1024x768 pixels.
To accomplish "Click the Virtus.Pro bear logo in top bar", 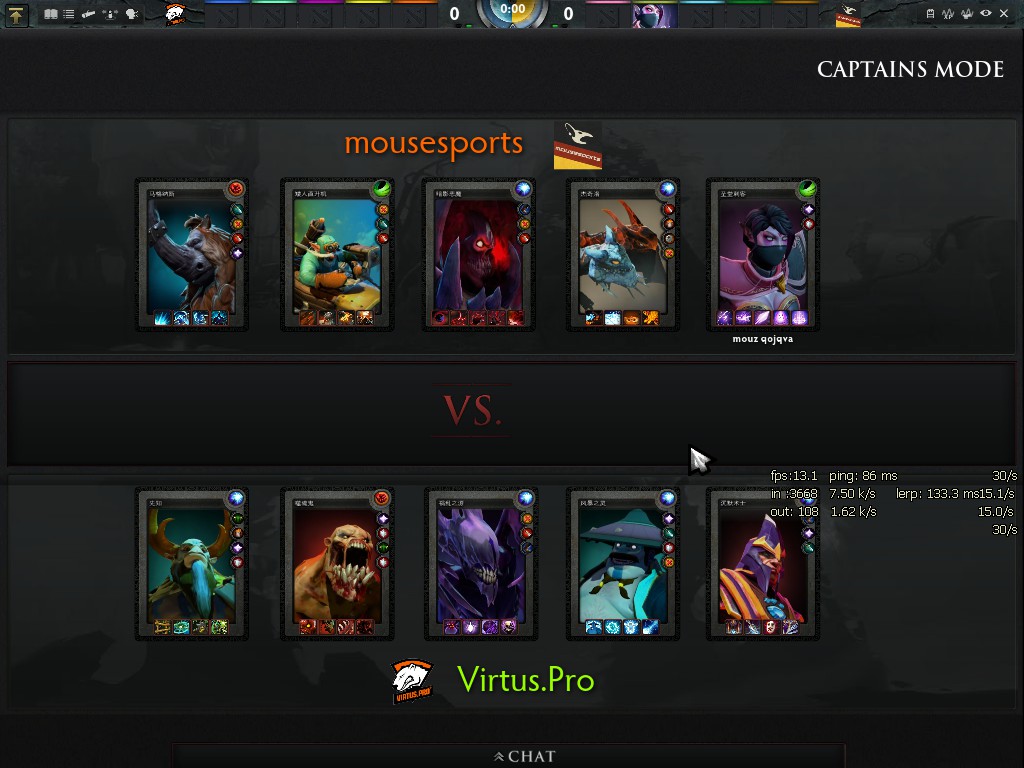I will point(176,14).
